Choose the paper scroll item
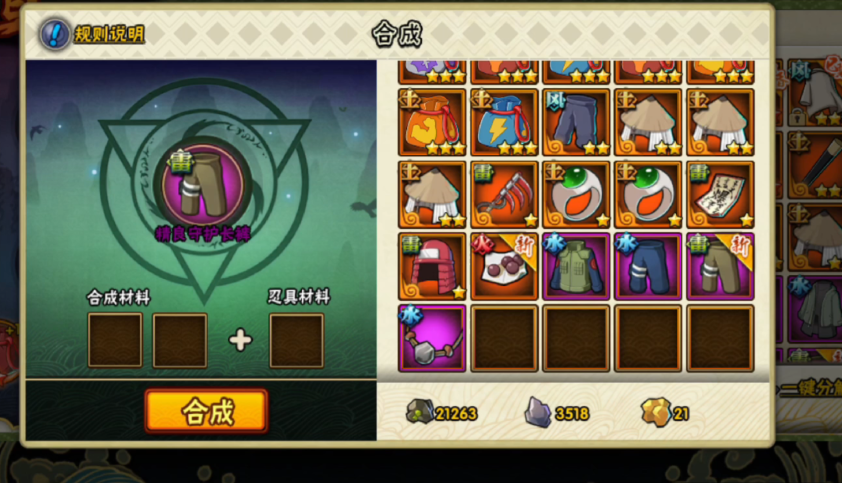This screenshot has height=483, width=842. (721, 194)
